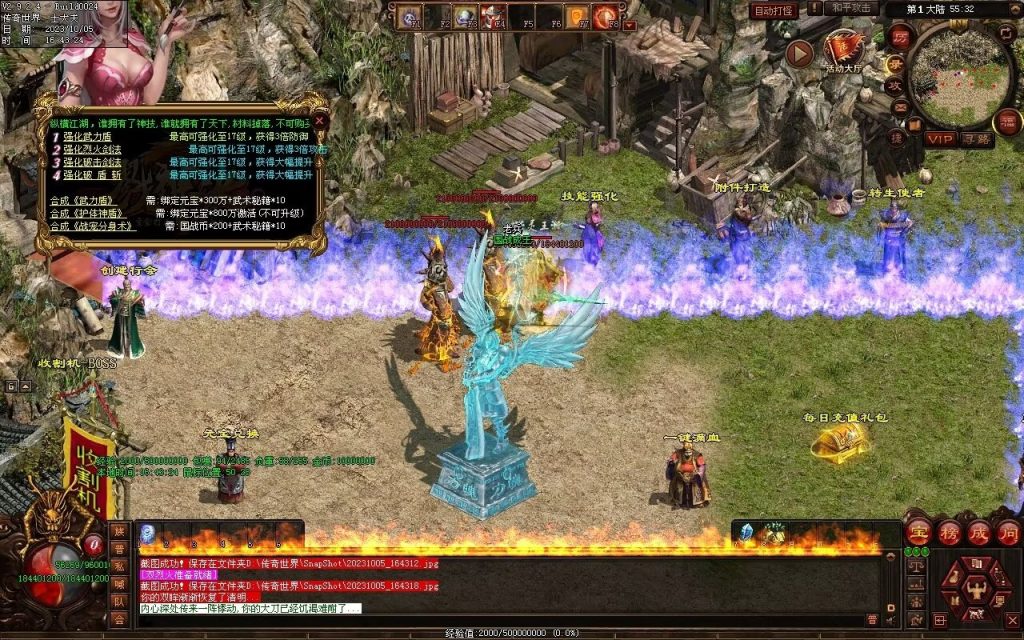Toggle the 自动打怪 auto-fight button

(774, 10)
